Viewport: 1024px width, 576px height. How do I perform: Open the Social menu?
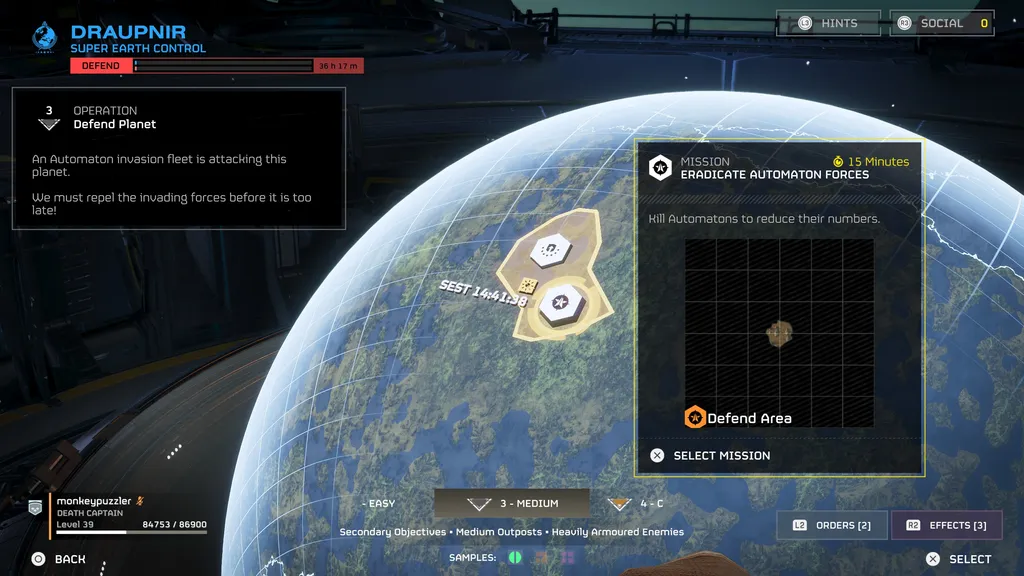(941, 23)
